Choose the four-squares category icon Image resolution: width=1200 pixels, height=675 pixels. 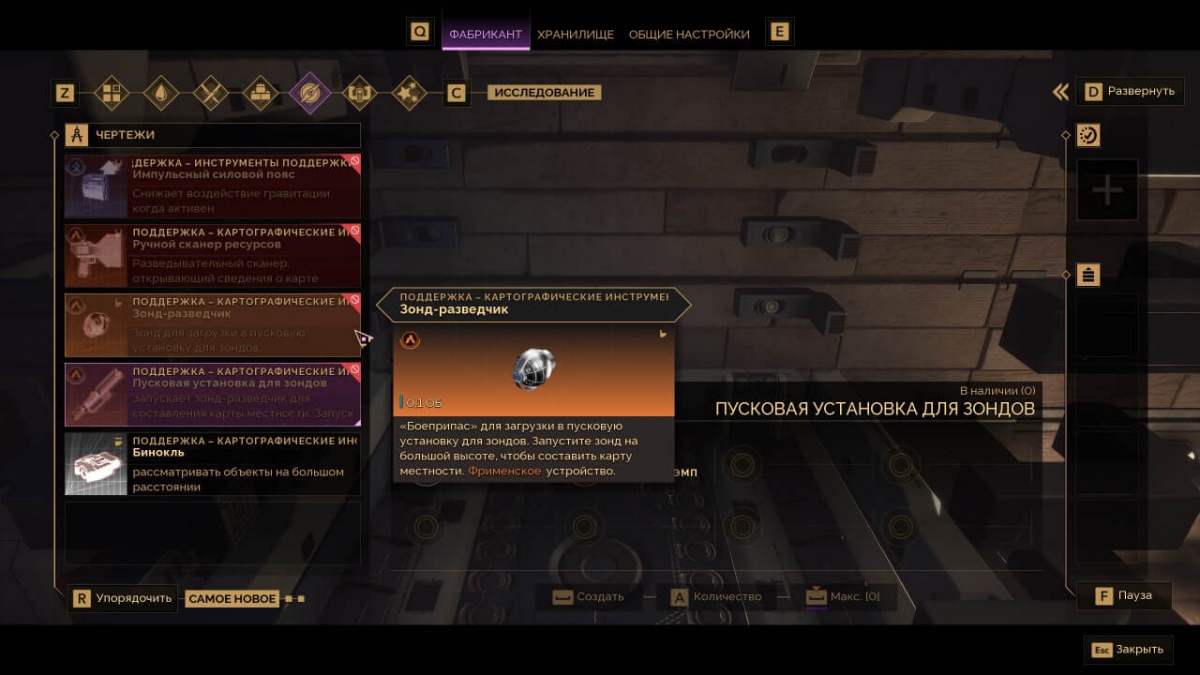(111, 93)
